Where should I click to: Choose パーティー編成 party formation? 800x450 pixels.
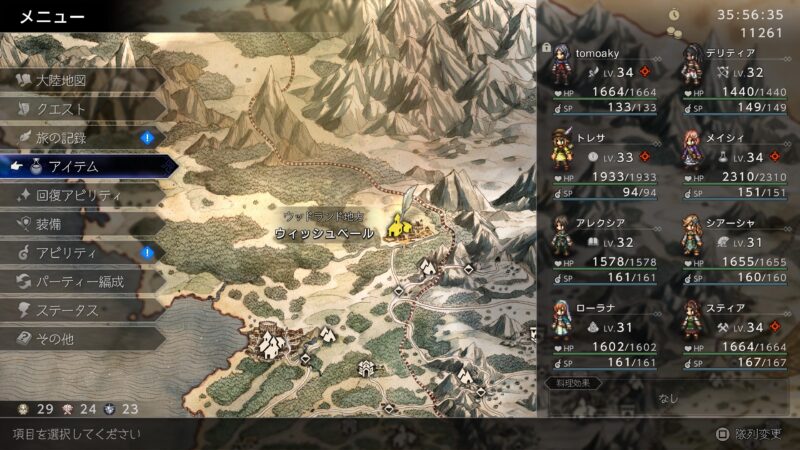pyautogui.click(x=80, y=282)
